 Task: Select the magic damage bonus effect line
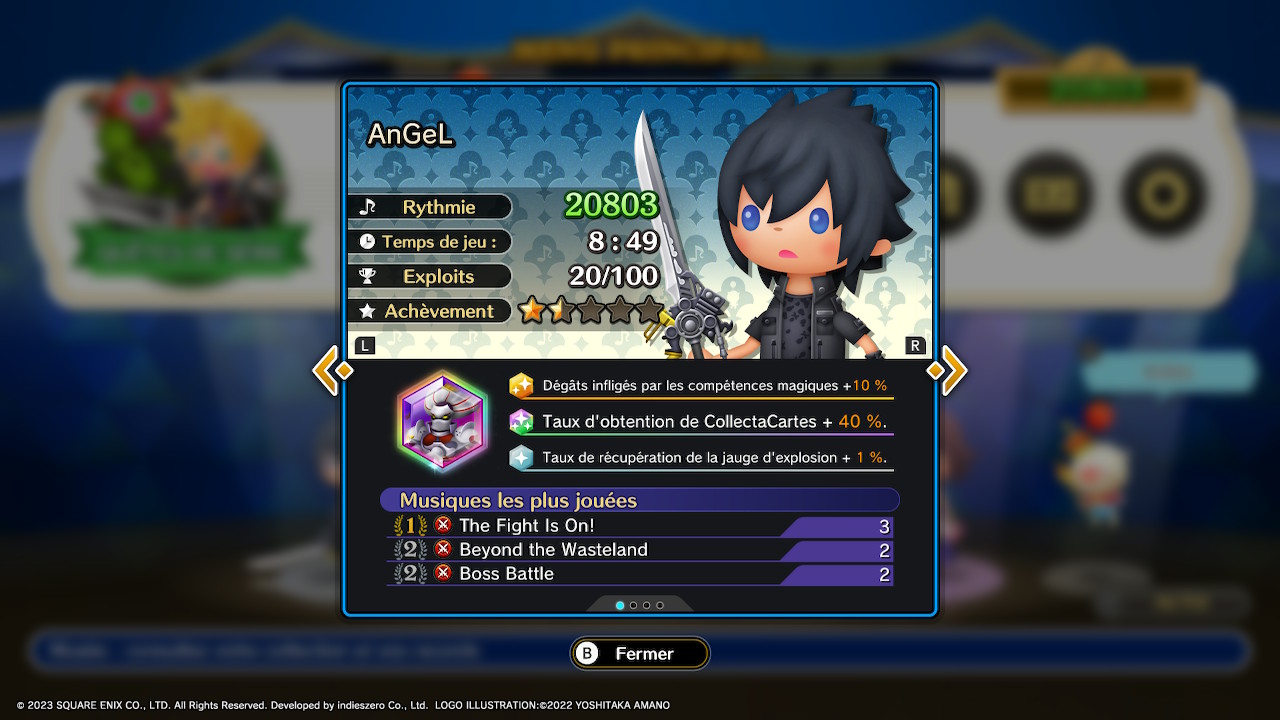click(700, 386)
